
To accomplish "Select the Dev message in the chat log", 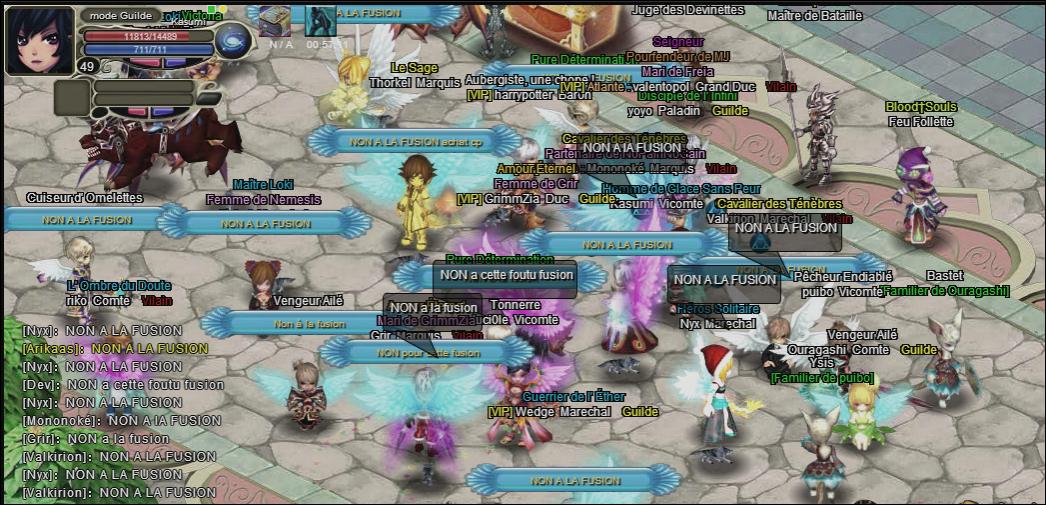I will click(123, 385).
